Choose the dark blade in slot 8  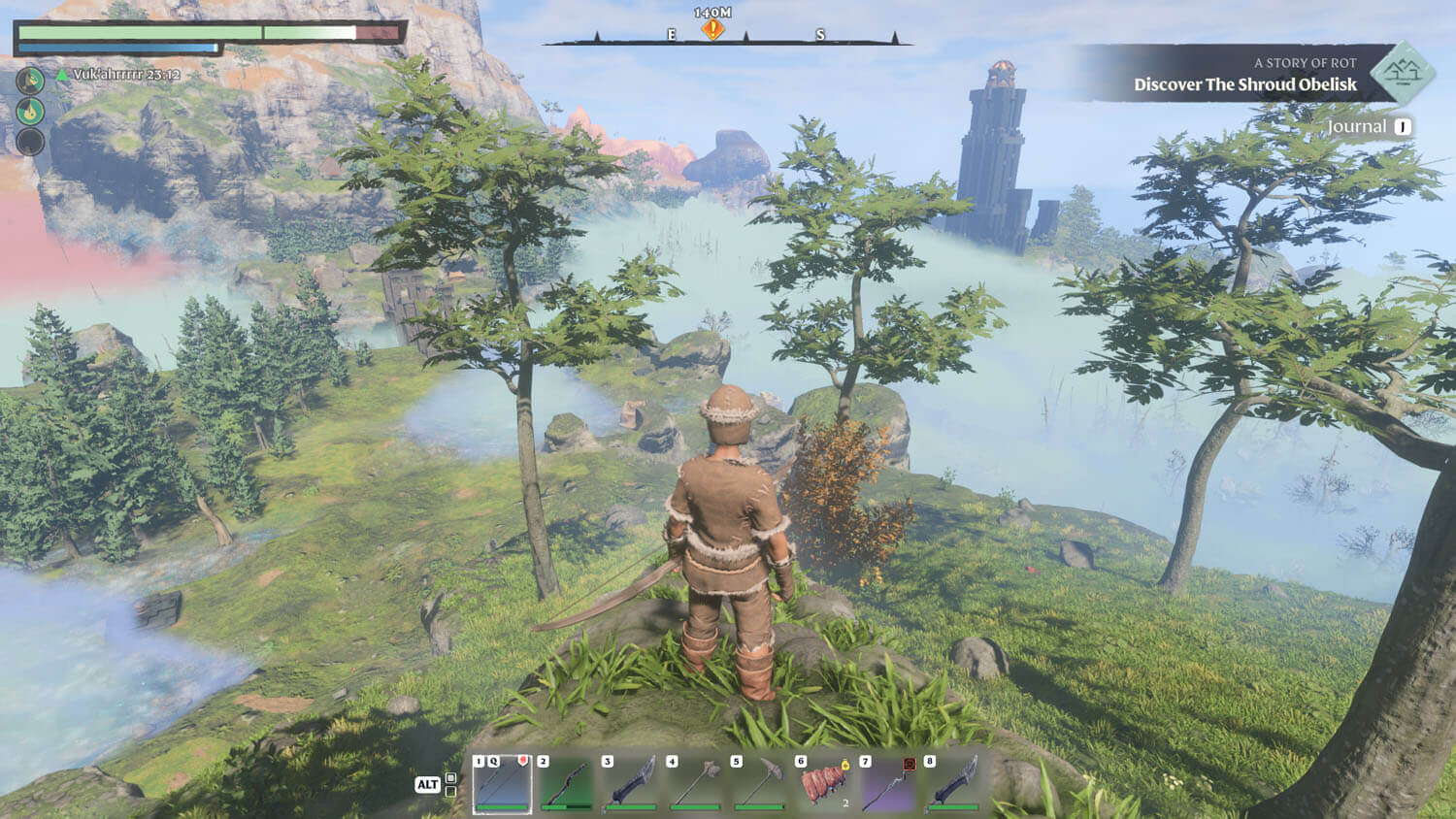(x=952, y=783)
